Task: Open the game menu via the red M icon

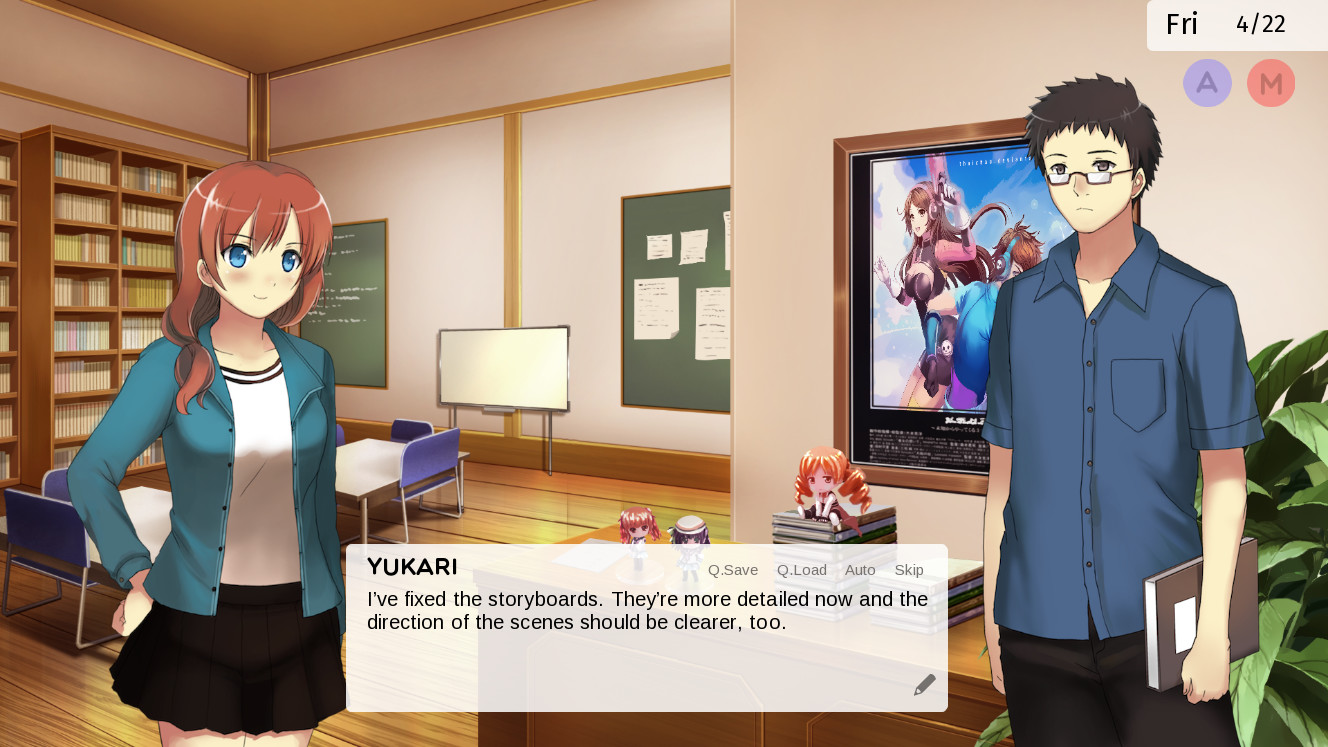Action: tap(1271, 83)
